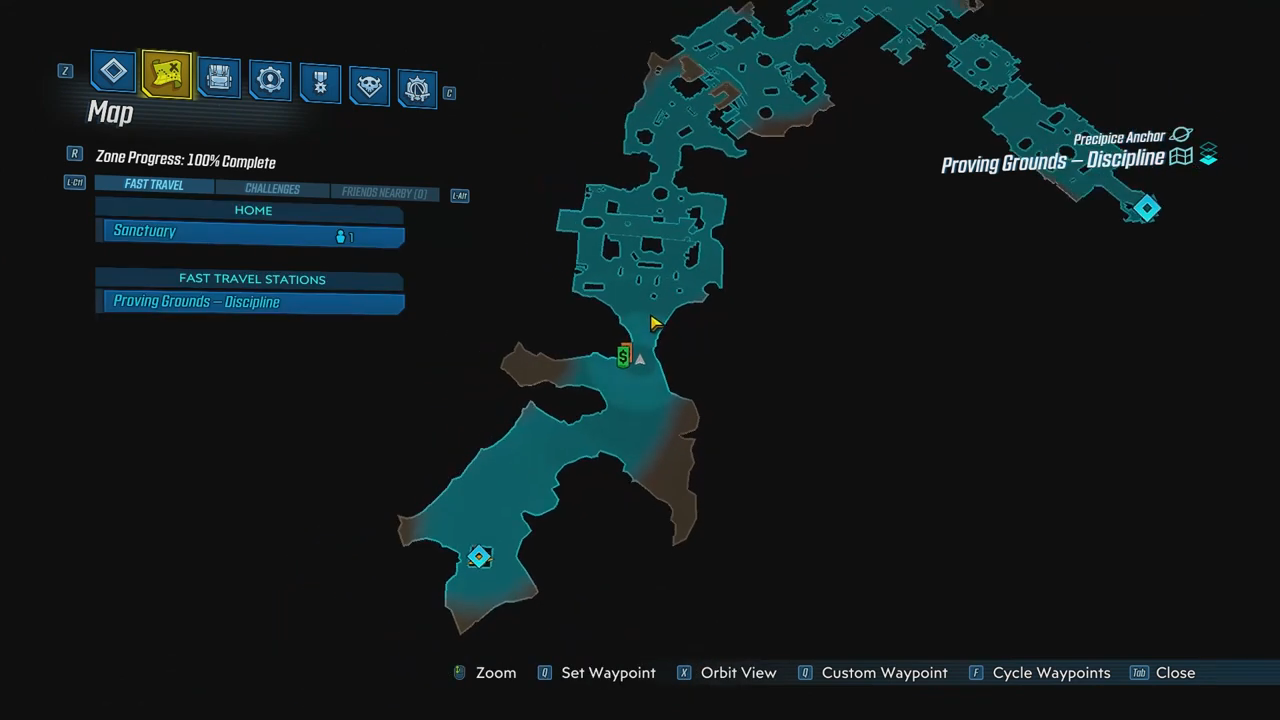
Task: Show the Fast Travel list tab
Action: click(154, 185)
